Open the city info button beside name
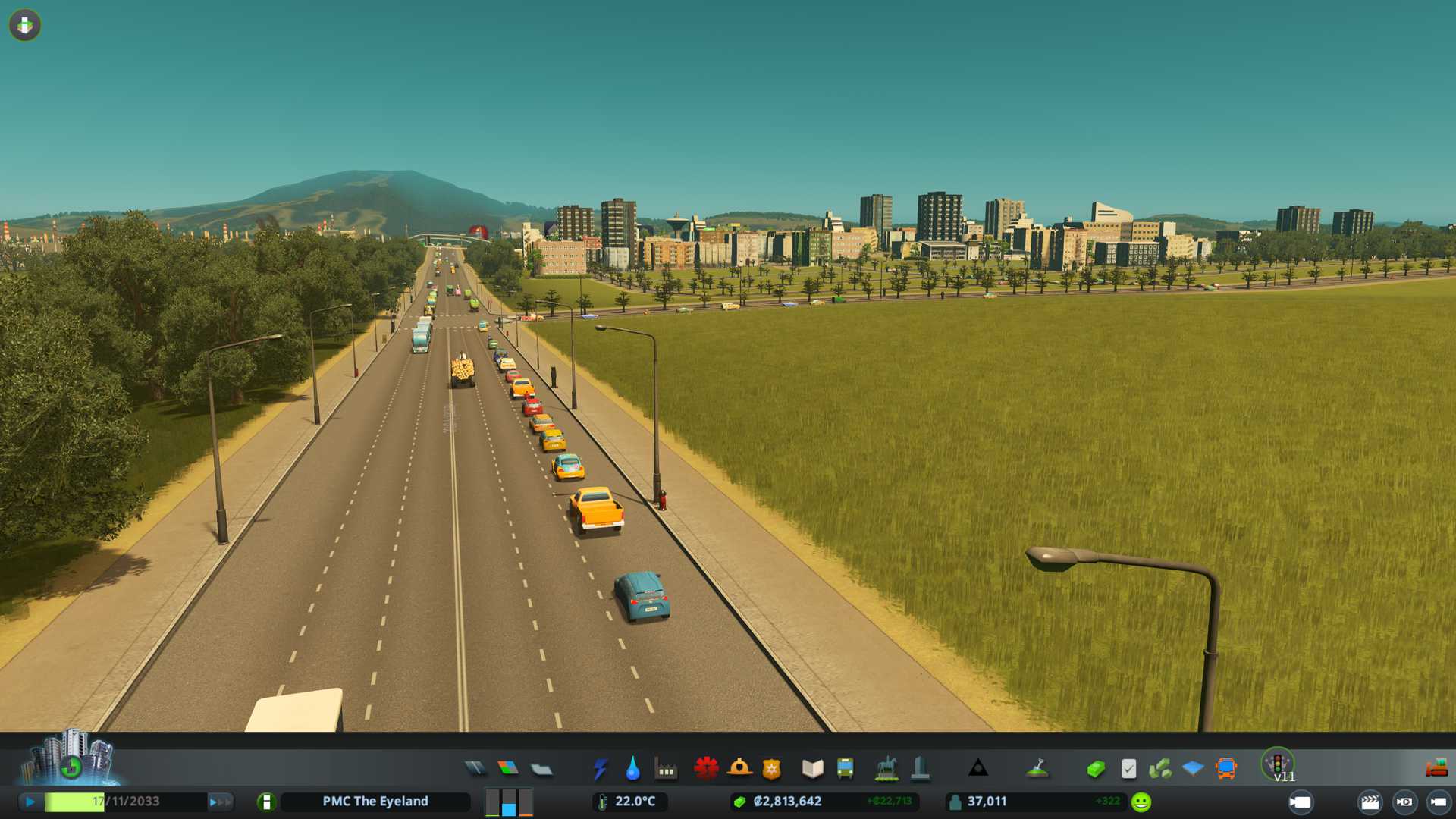Screen dimensions: 1456x819 point(266,802)
